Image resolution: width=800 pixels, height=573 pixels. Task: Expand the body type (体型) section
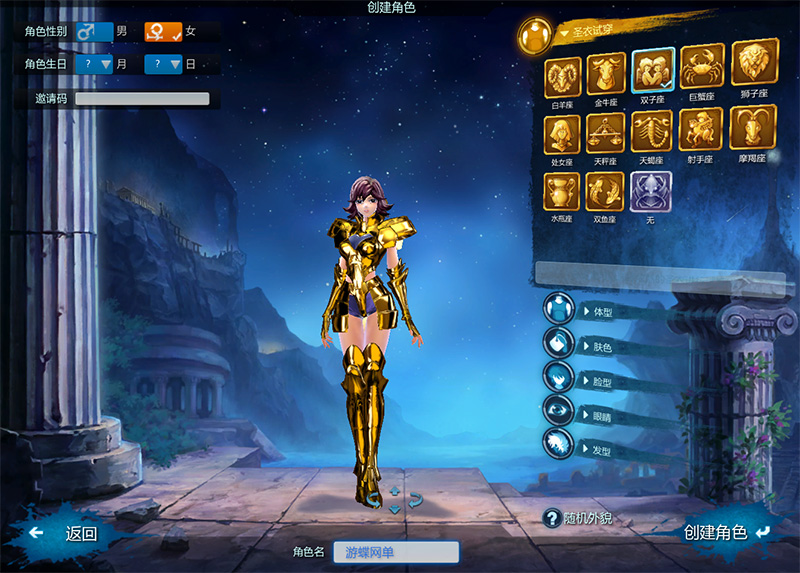click(x=600, y=310)
